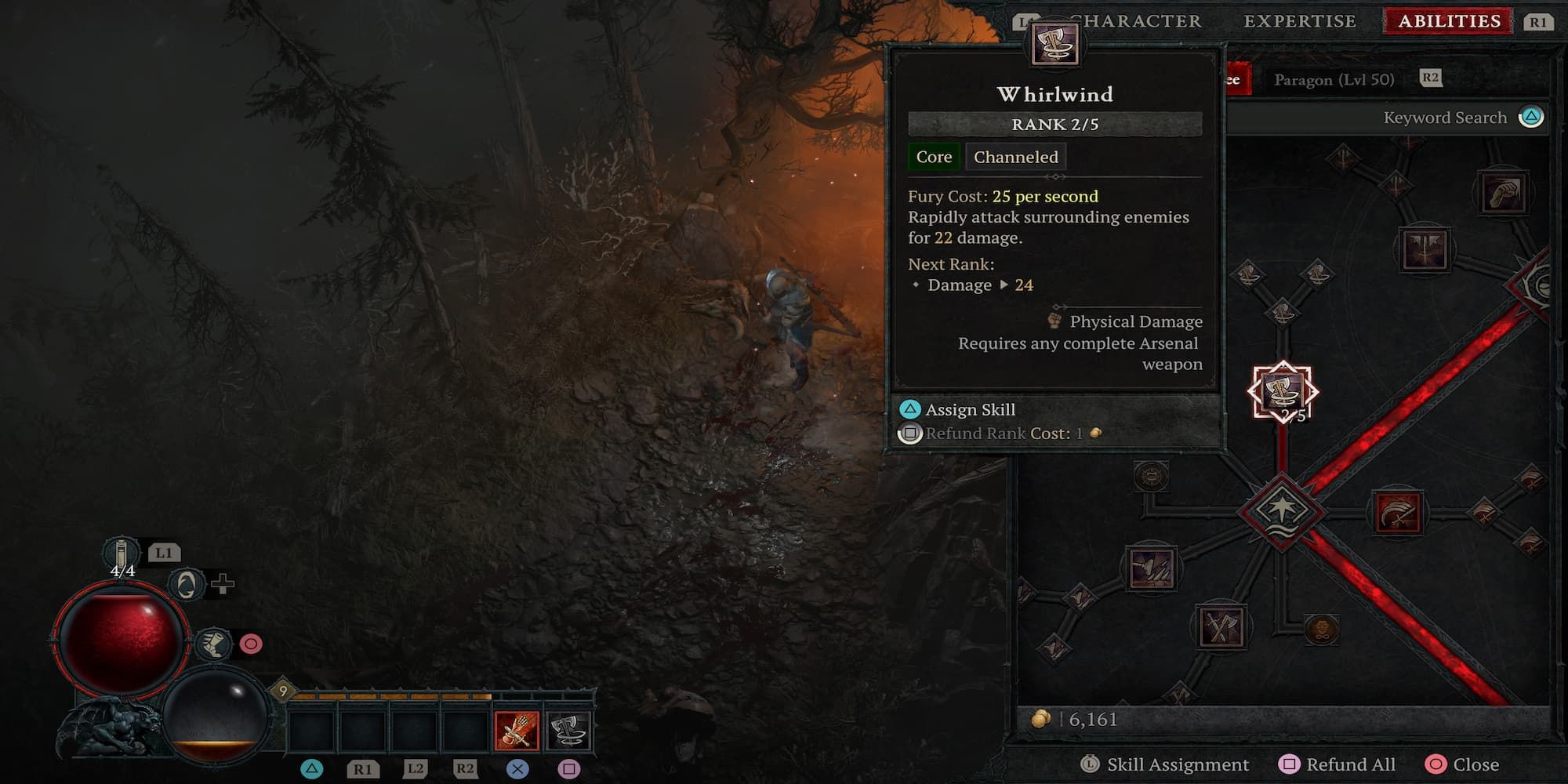Open the central star core cluster node
Screen dimensions: 1568x784
tap(1285, 510)
